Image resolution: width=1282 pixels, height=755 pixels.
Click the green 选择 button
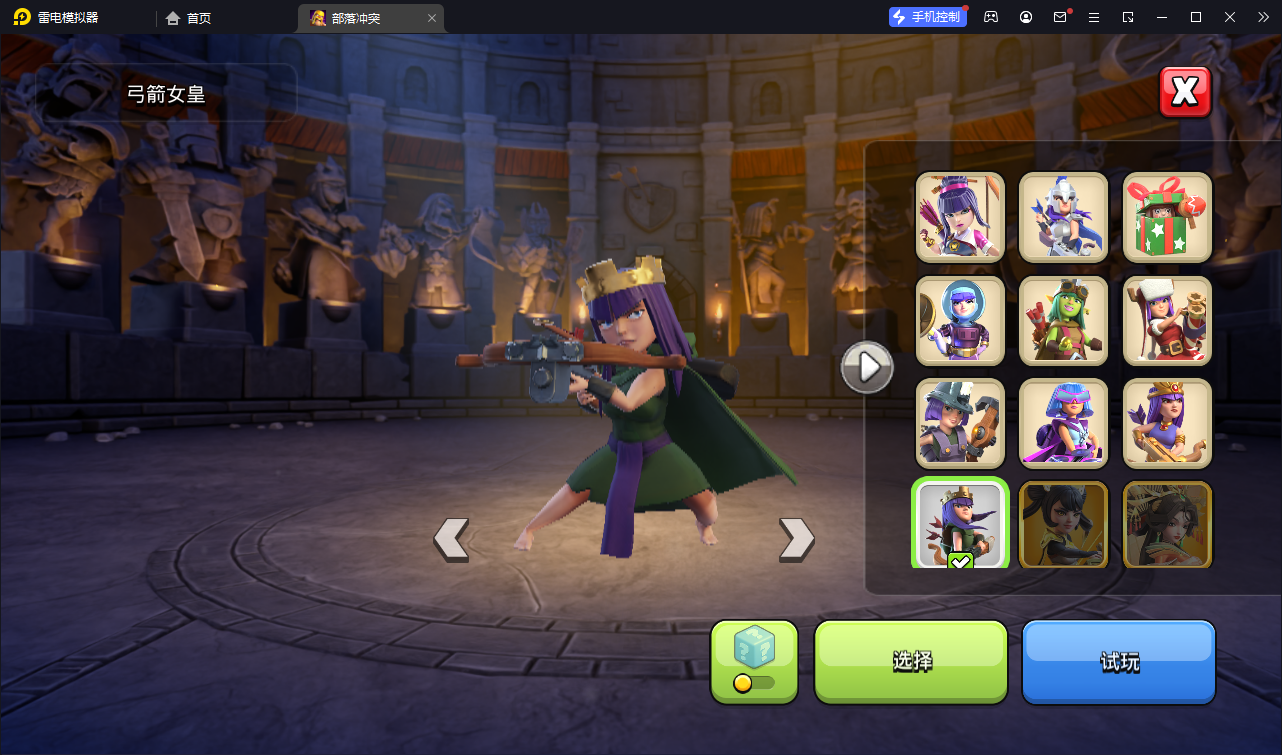911,661
